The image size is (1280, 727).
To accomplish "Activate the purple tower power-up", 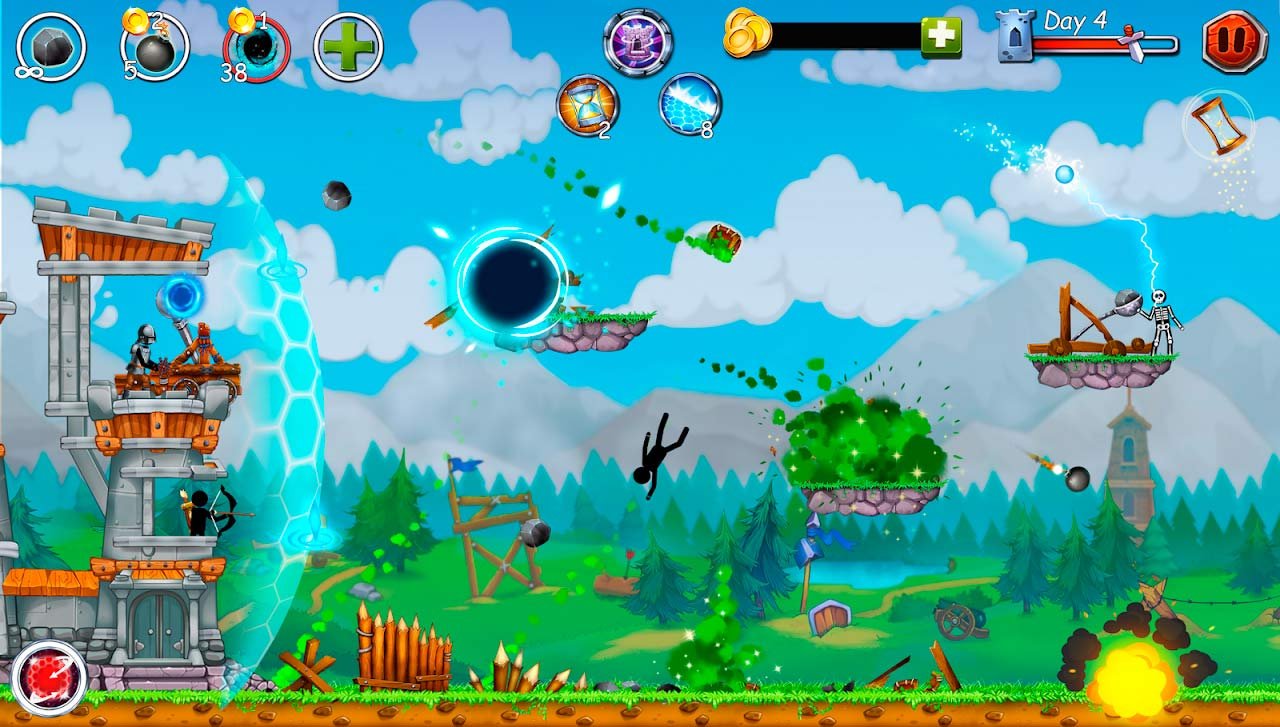I will [x=638, y=42].
